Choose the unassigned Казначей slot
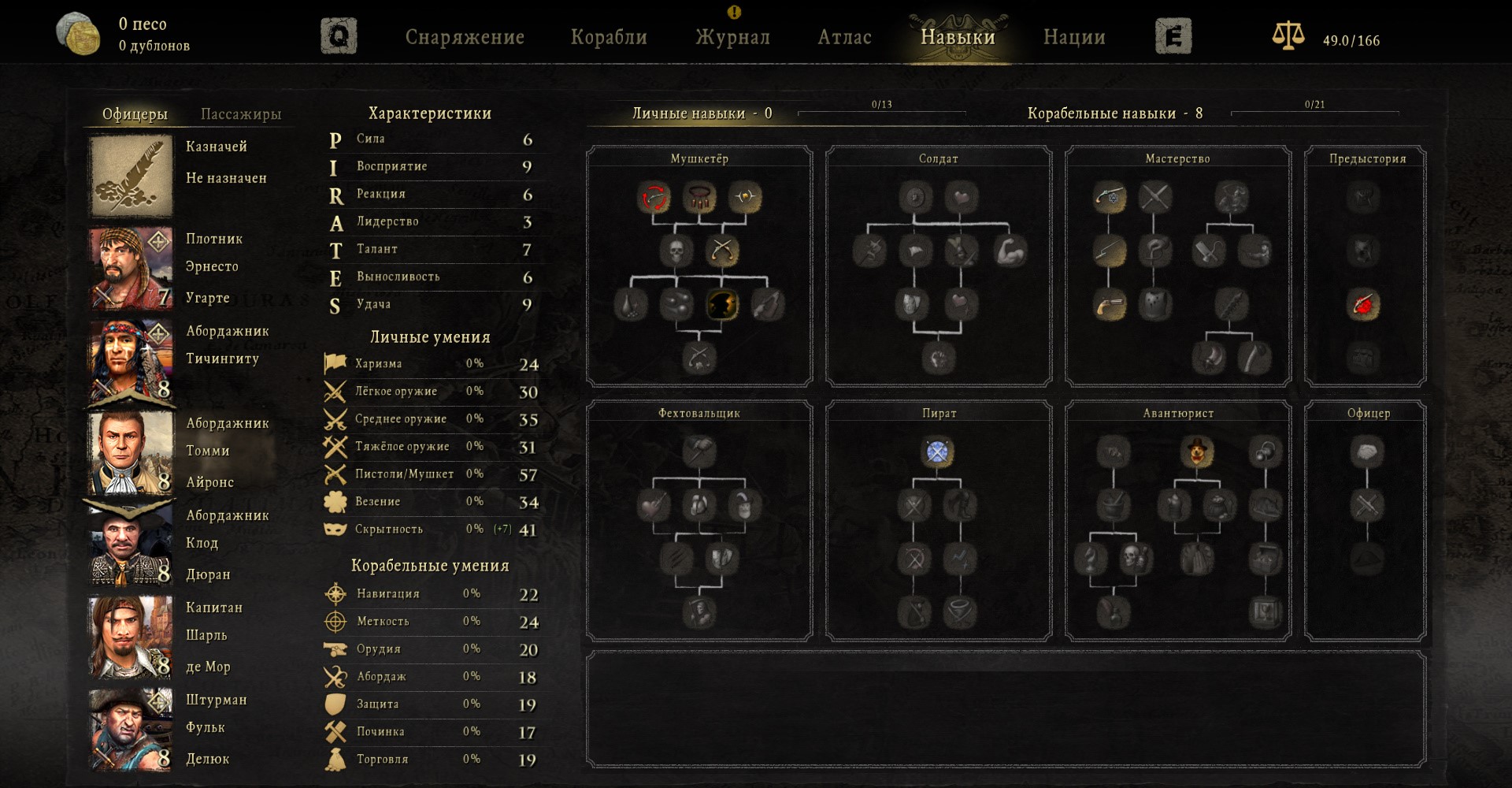 point(132,176)
